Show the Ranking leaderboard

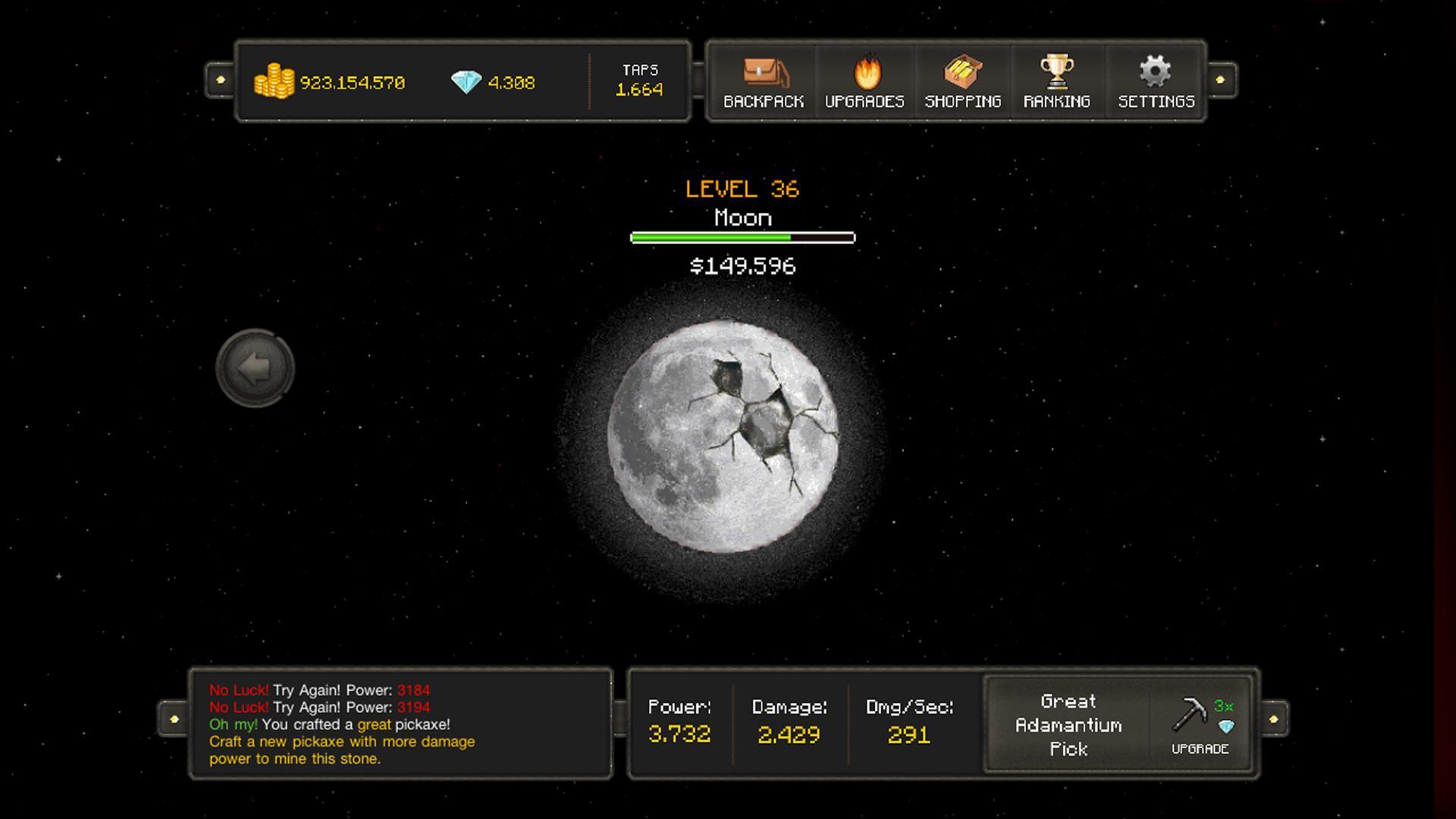pyautogui.click(x=1056, y=82)
